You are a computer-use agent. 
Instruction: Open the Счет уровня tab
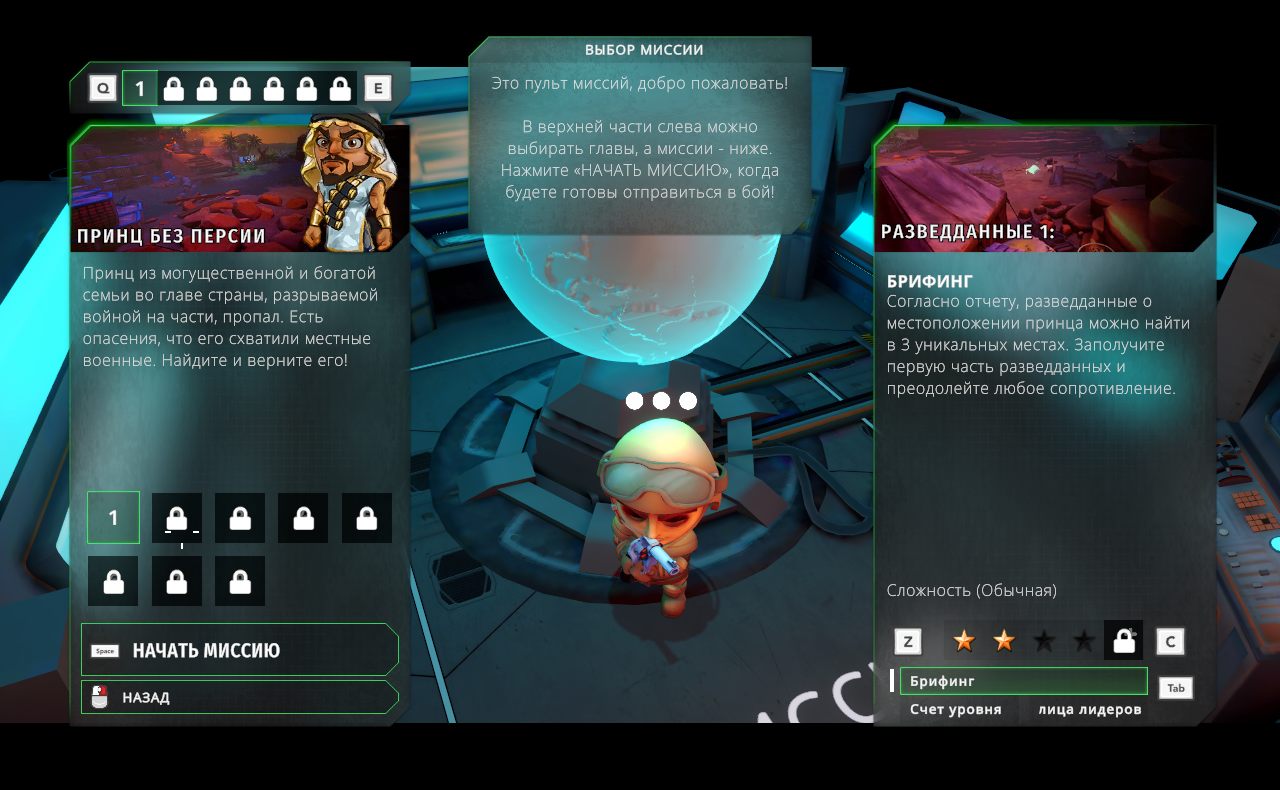pos(955,710)
